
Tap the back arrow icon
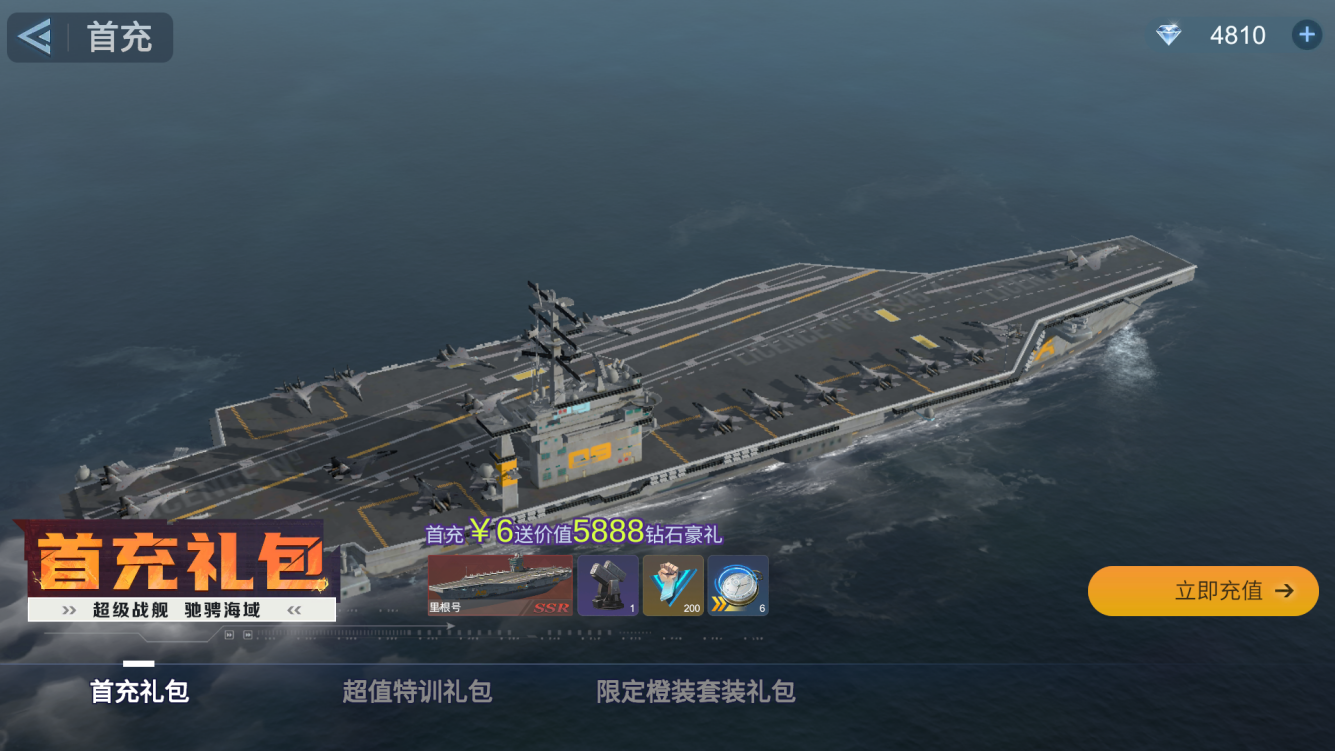(x=32, y=36)
